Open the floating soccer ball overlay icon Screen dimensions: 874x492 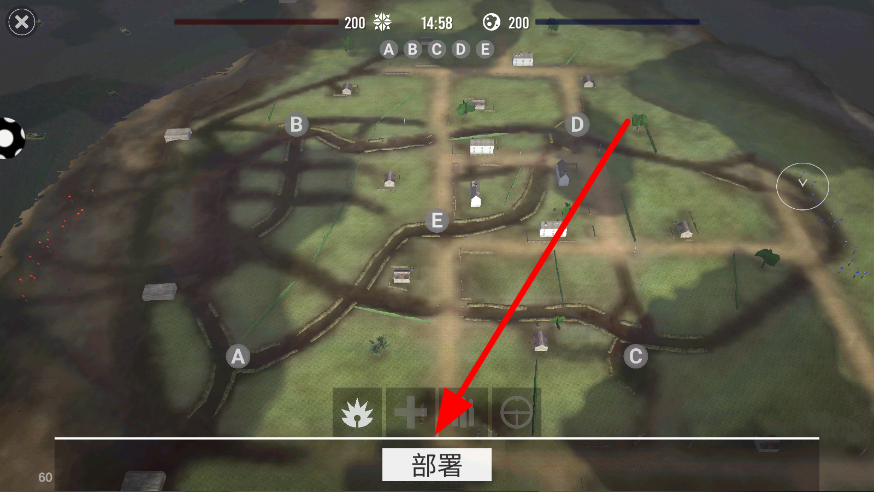(x=10, y=138)
